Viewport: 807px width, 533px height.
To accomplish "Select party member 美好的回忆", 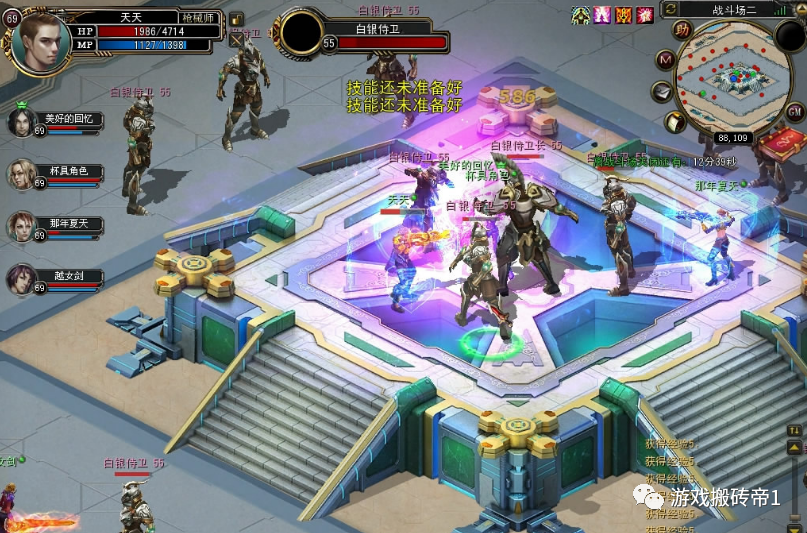I will pyautogui.click(x=22, y=122).
